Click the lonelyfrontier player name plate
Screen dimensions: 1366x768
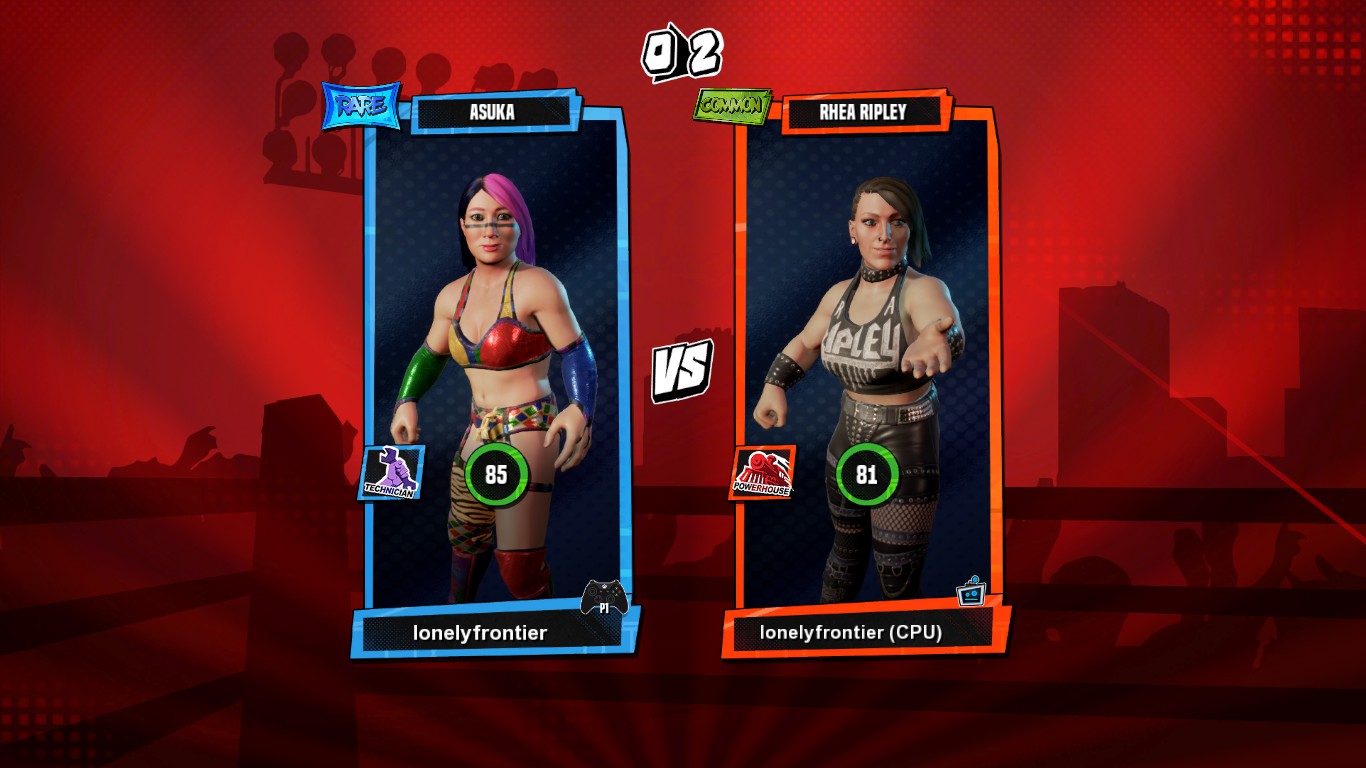point(480,633)
